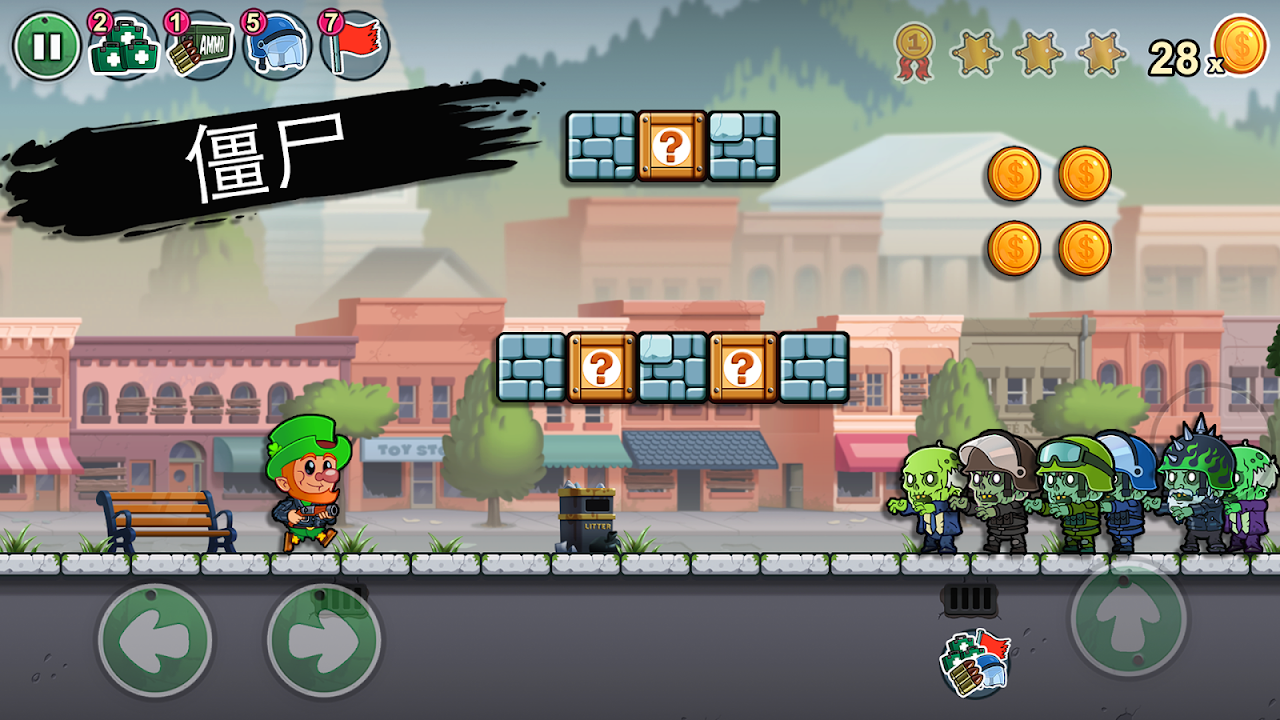The height and width of the screenshot is (720, 1280).
Task: Pause the game with the green button
Action: (x=46, y=46)
